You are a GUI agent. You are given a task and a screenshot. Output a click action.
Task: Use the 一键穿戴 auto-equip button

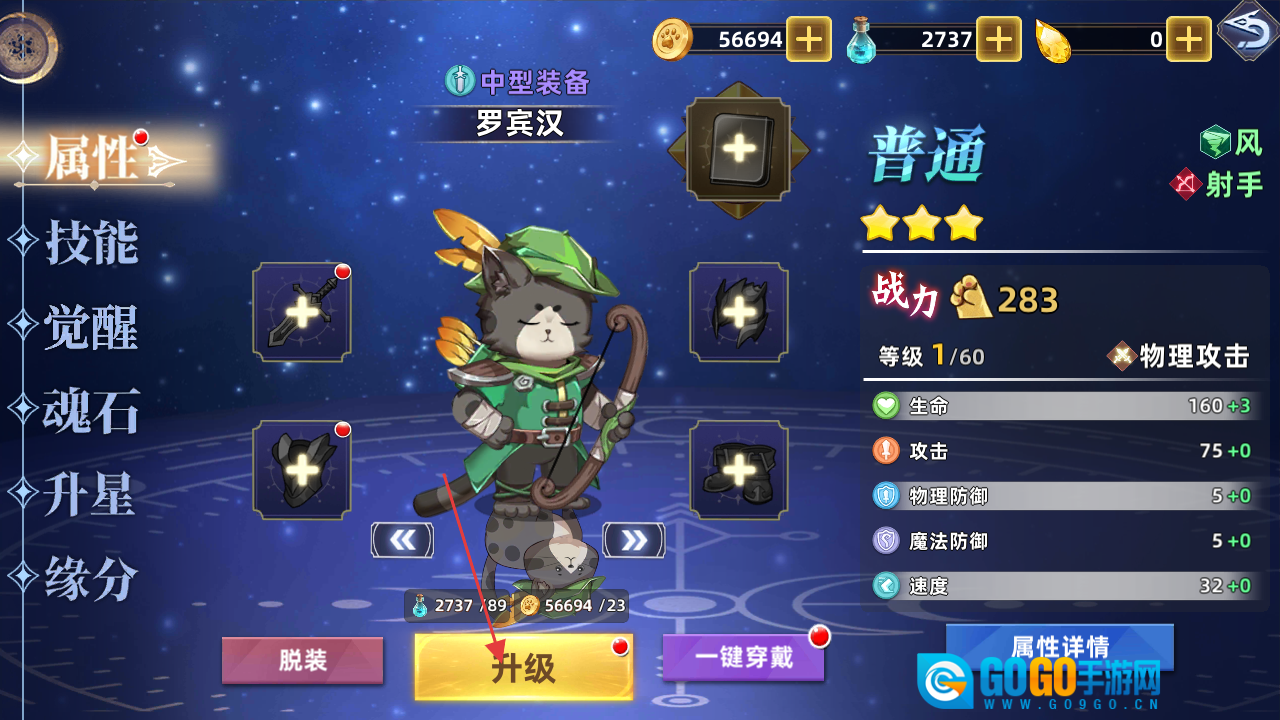pyautogui.click(x=743, y=657)
